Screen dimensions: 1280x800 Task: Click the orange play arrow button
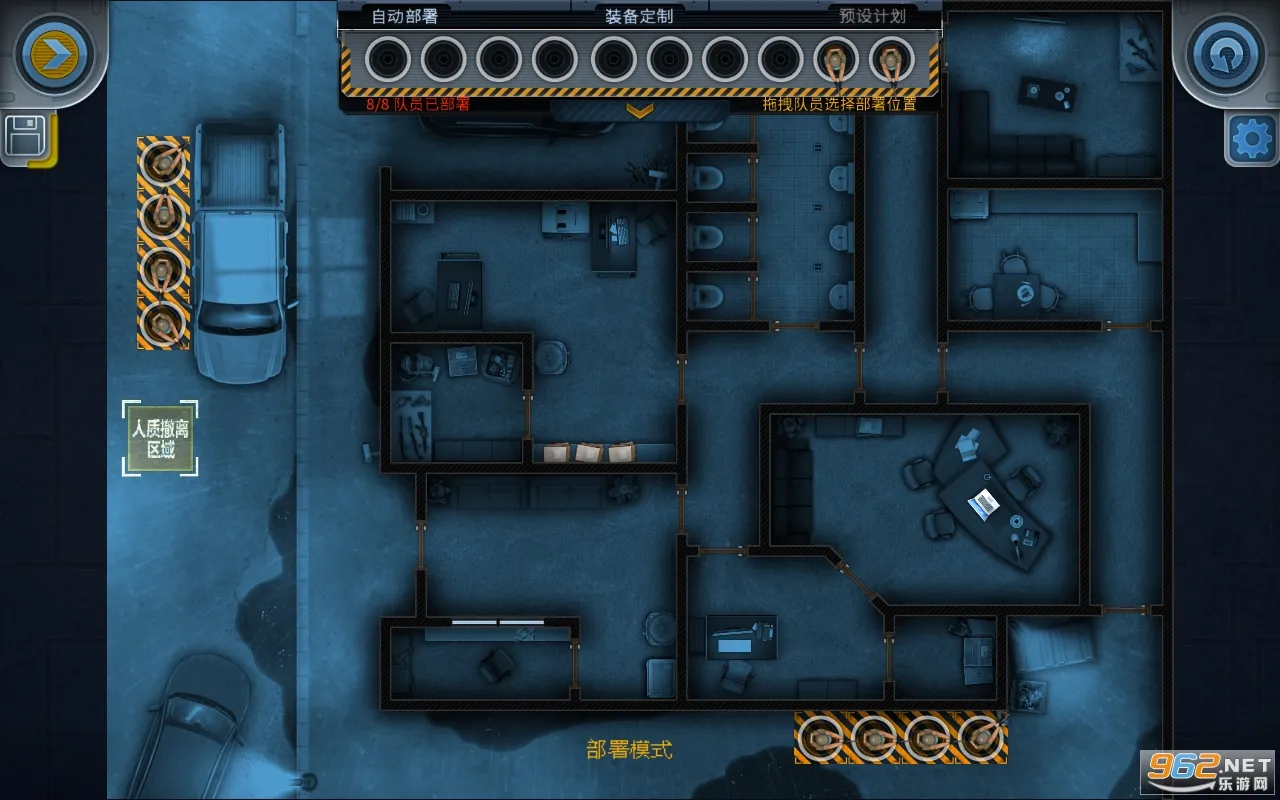coord(54,53)
